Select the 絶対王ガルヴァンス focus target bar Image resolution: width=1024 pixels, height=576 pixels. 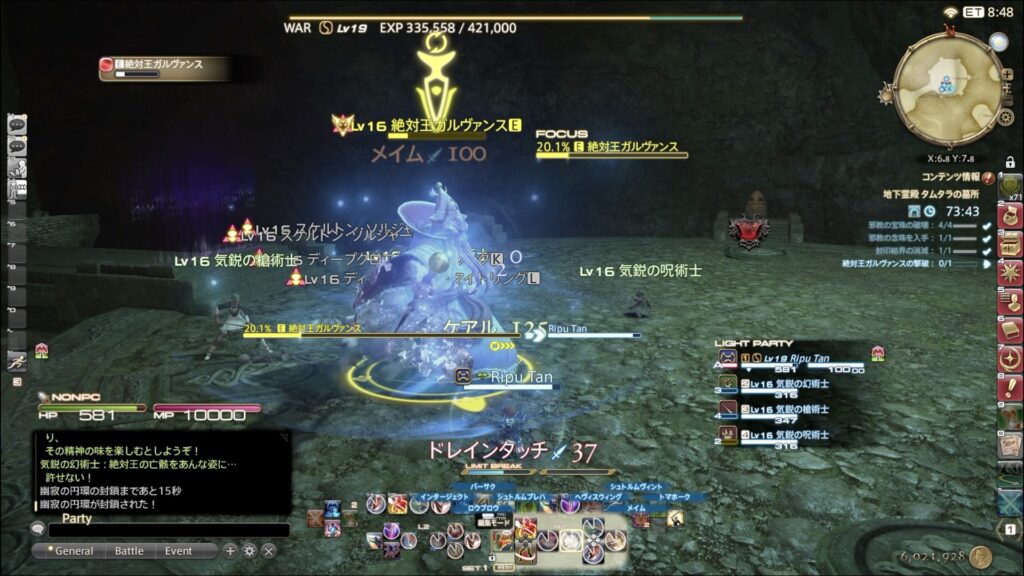(x=612, y=148)
